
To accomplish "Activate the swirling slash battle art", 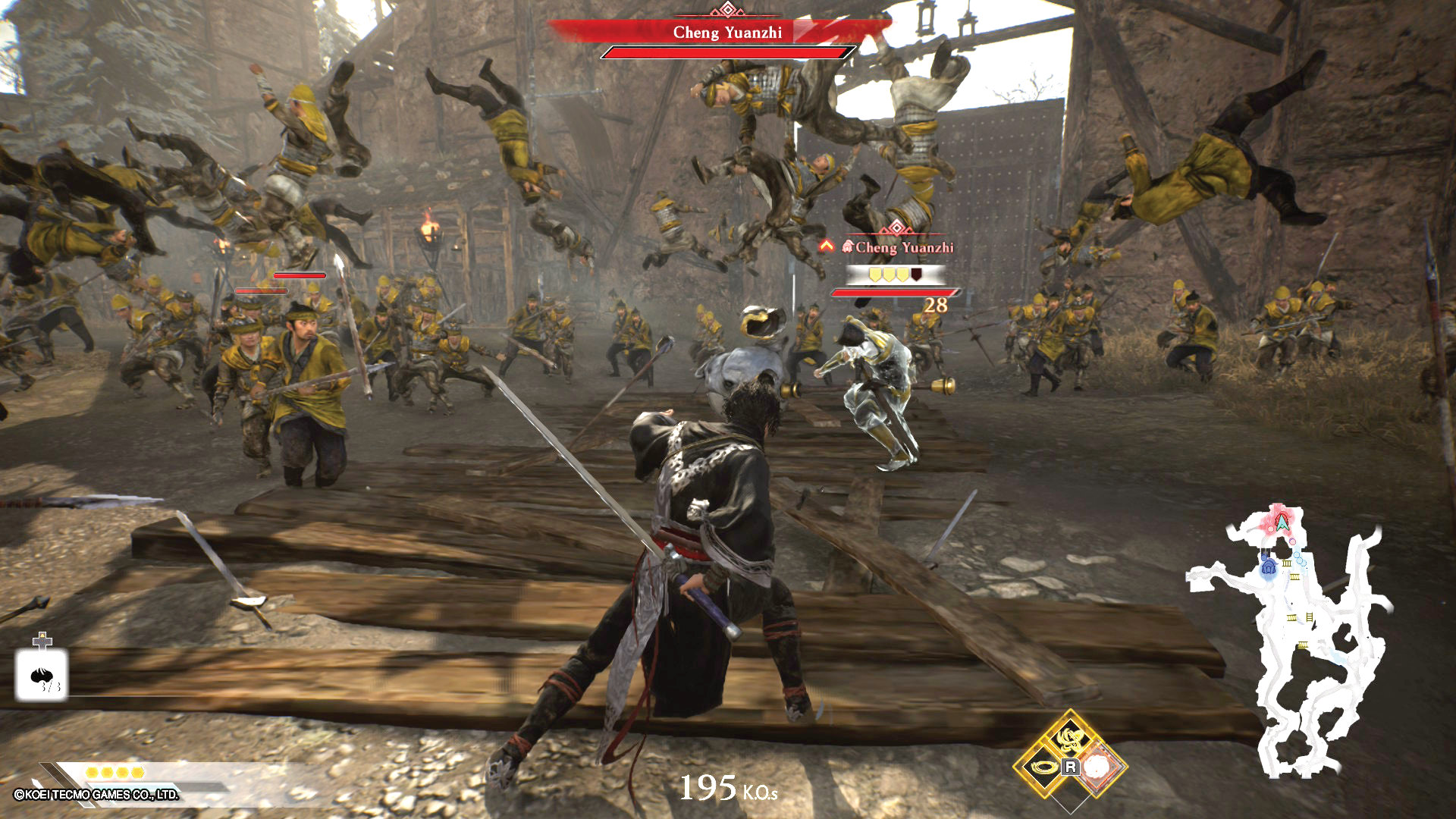I will pyautogui.click(x=1070, y=737).
